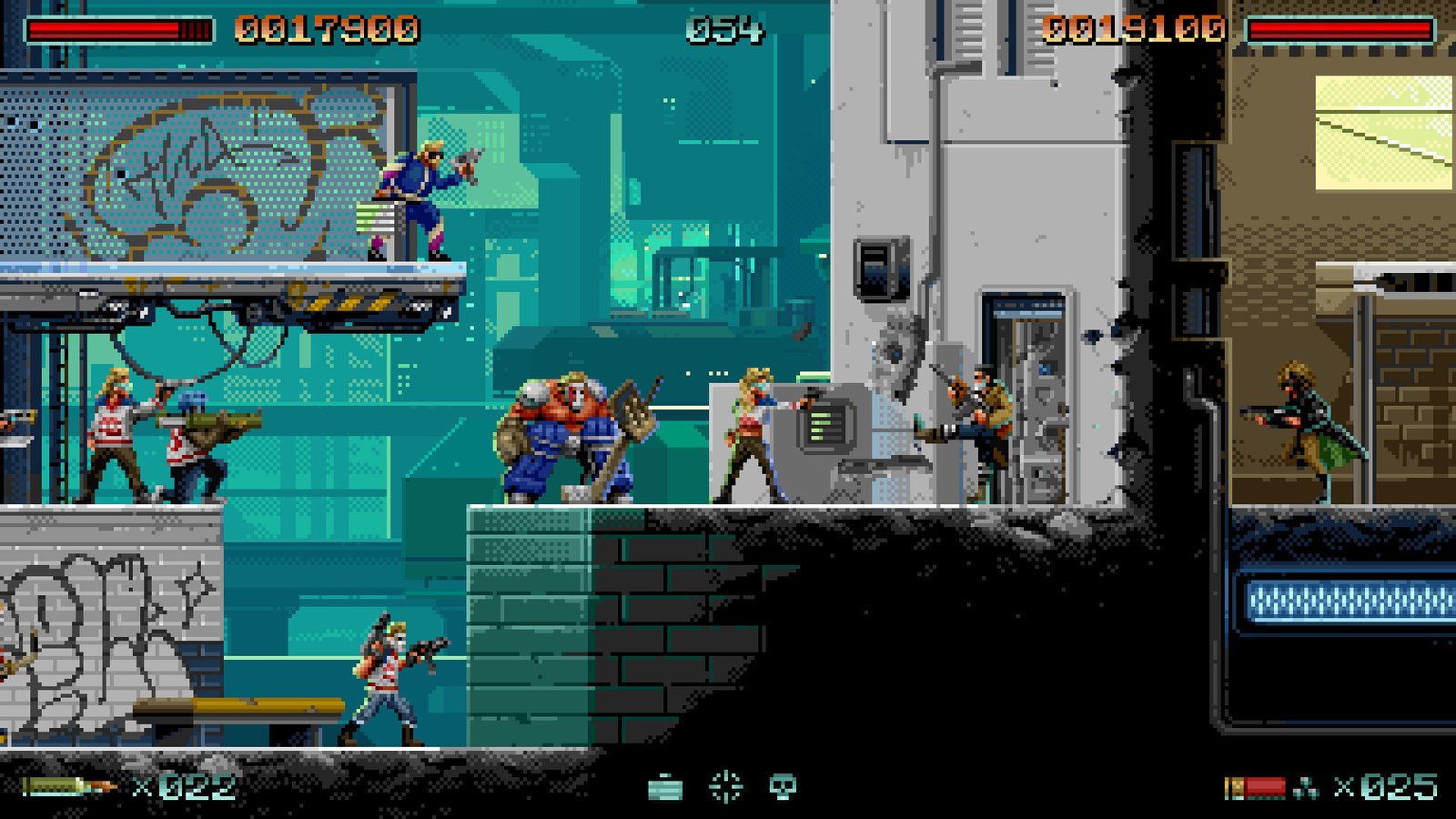Choose the red shotgun shell weapon icon
Screen dimensions: 1456x819
click(1256, 787)
